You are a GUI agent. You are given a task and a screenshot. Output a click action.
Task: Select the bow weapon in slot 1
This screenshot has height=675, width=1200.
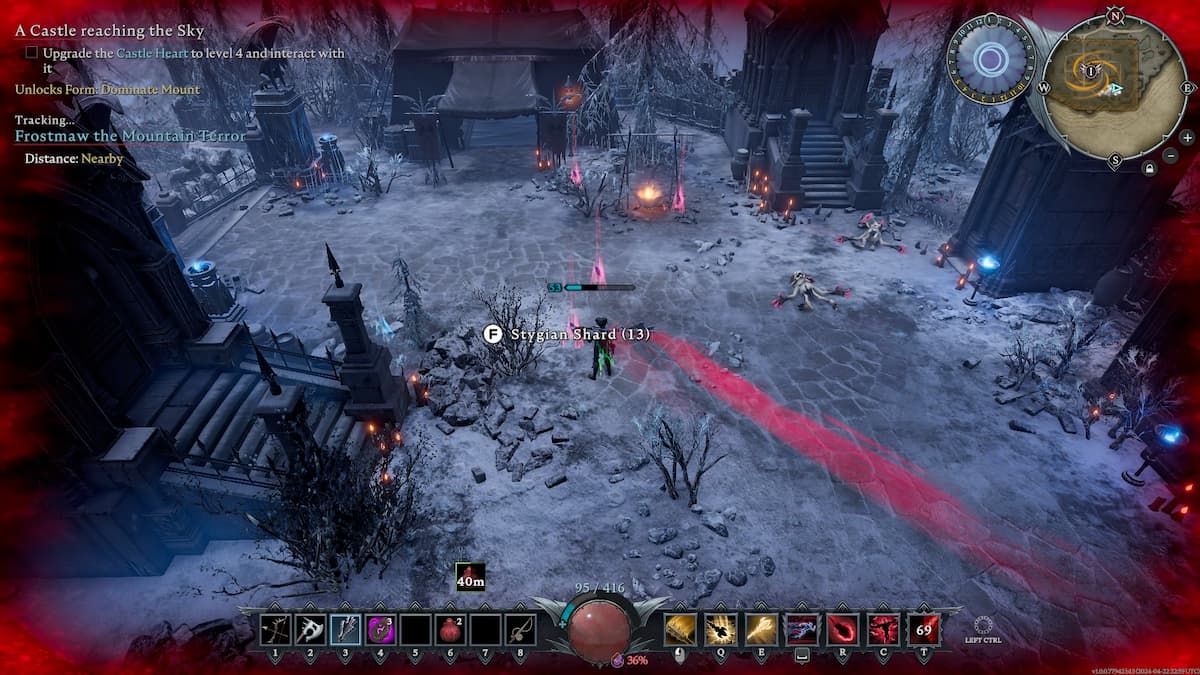click(275, 629)
